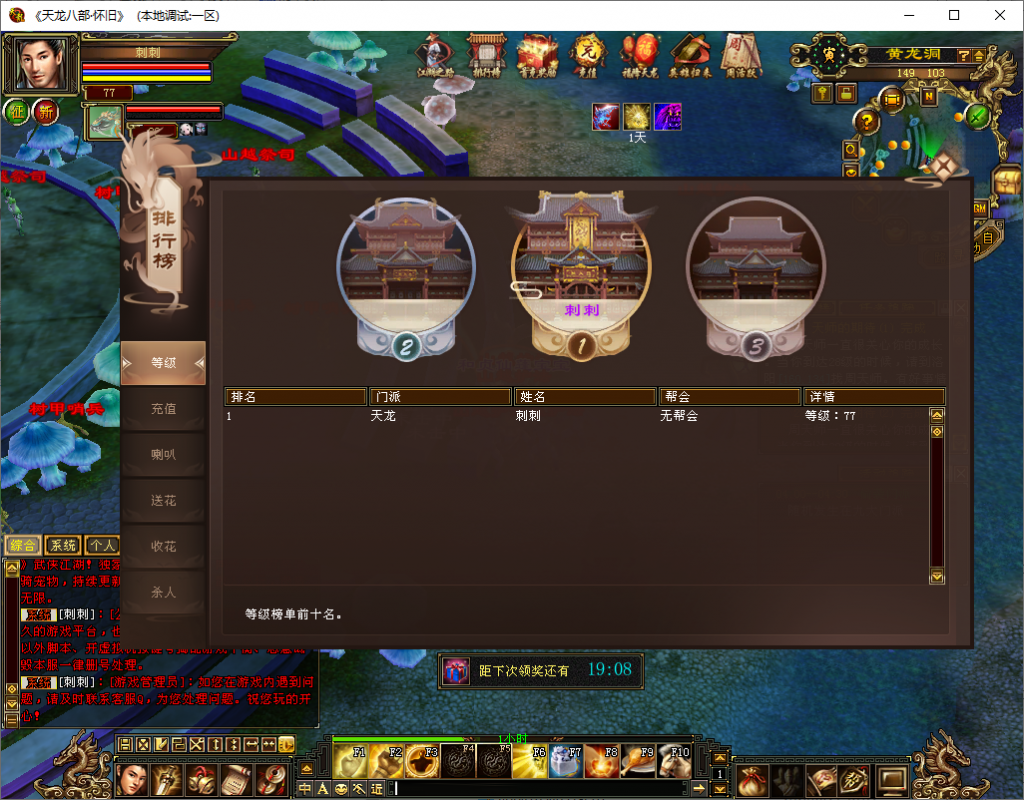The width and height of the screenshot is (1024, 800).
Task: Activate the F7 hotbar skill slot
Action: (562, 762)
